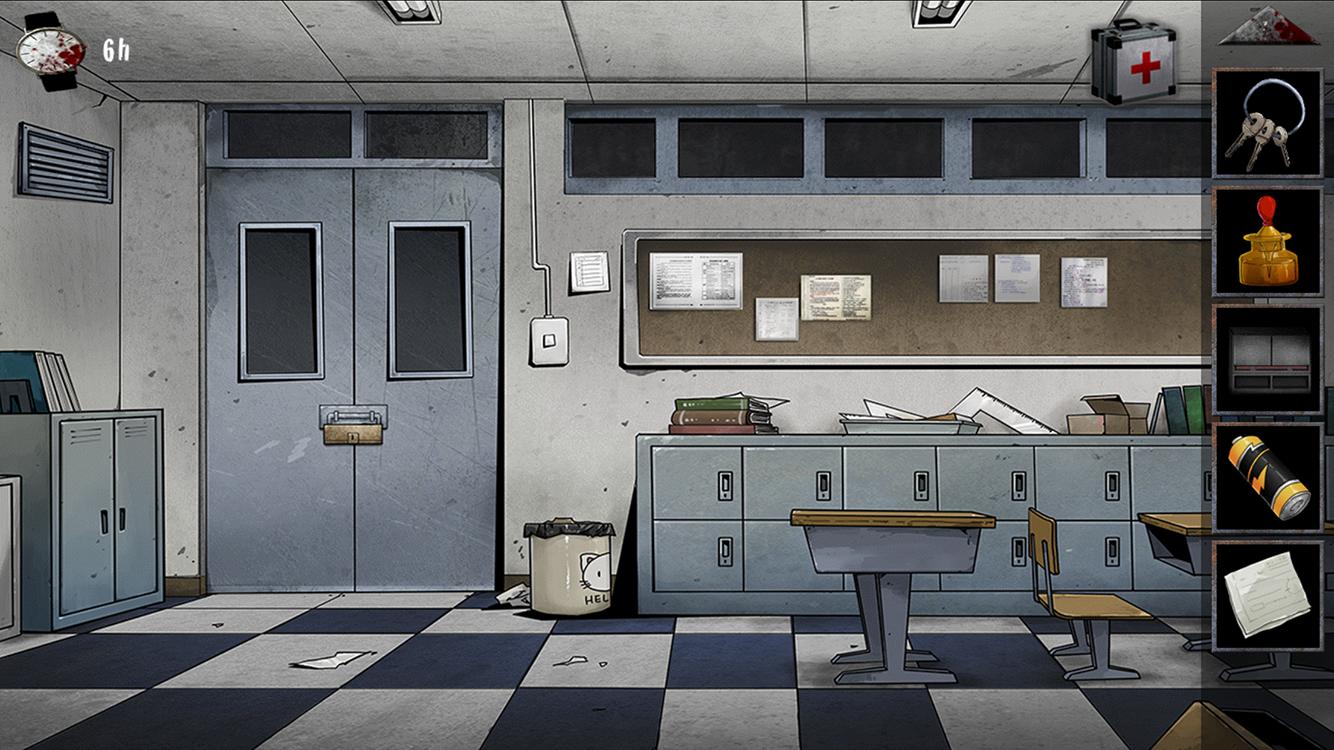This screenshot has height=750, width=1334.
Task: Pick the yellow battery from inventory
Action: (x=1267, y=478)
